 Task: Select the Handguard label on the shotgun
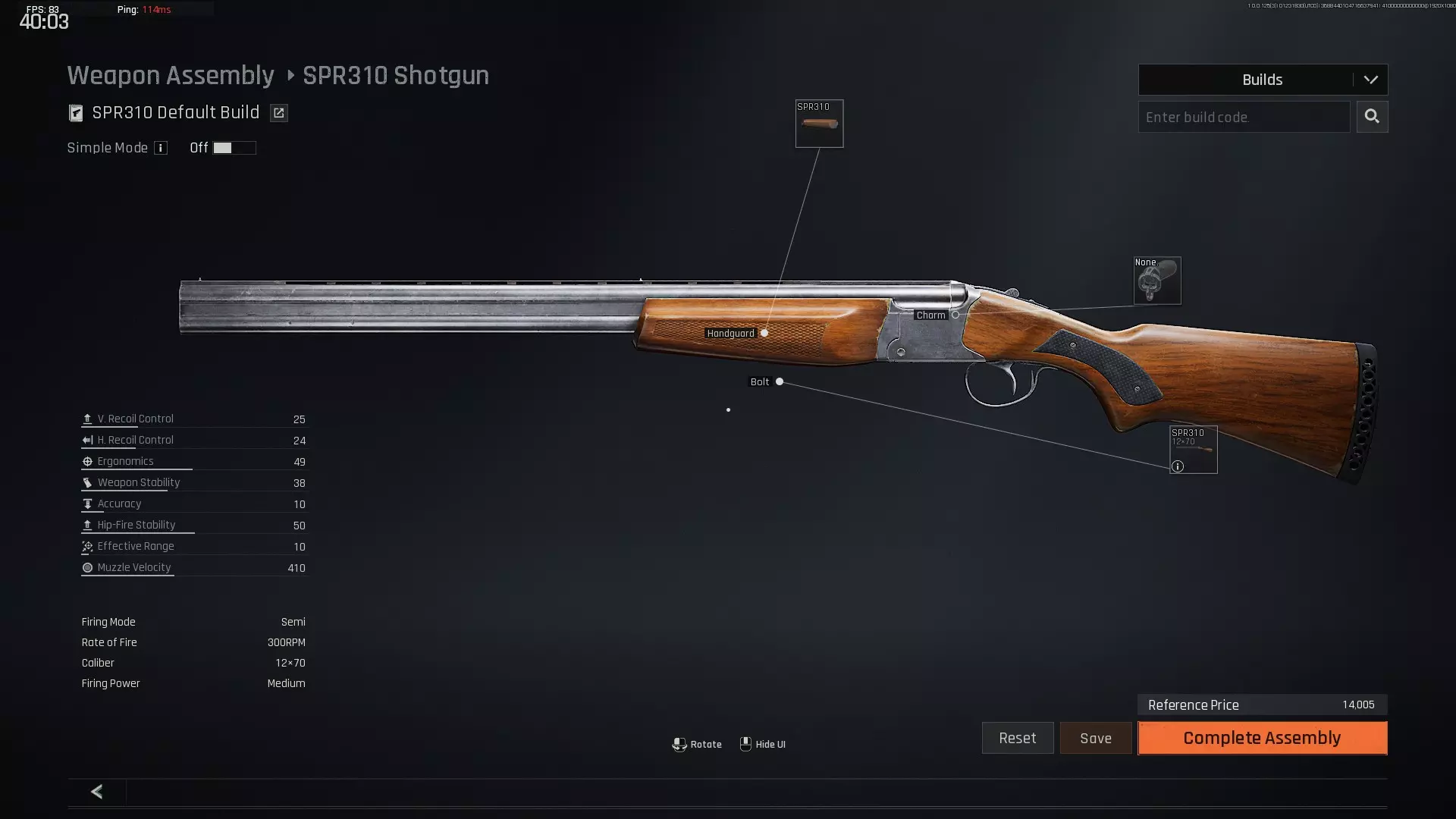(731, 333)
